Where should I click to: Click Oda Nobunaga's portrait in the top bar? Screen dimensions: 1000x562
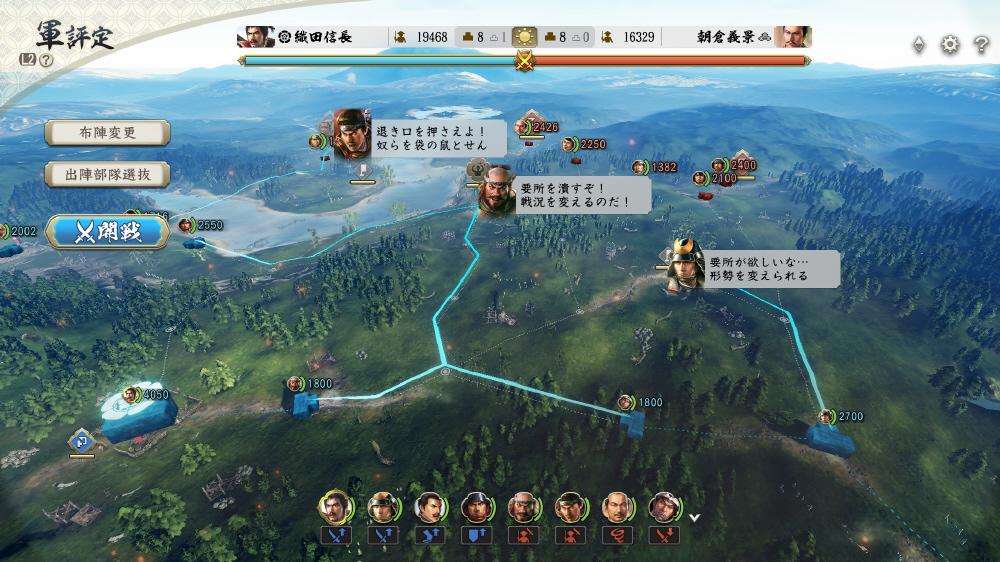(256, 37)
